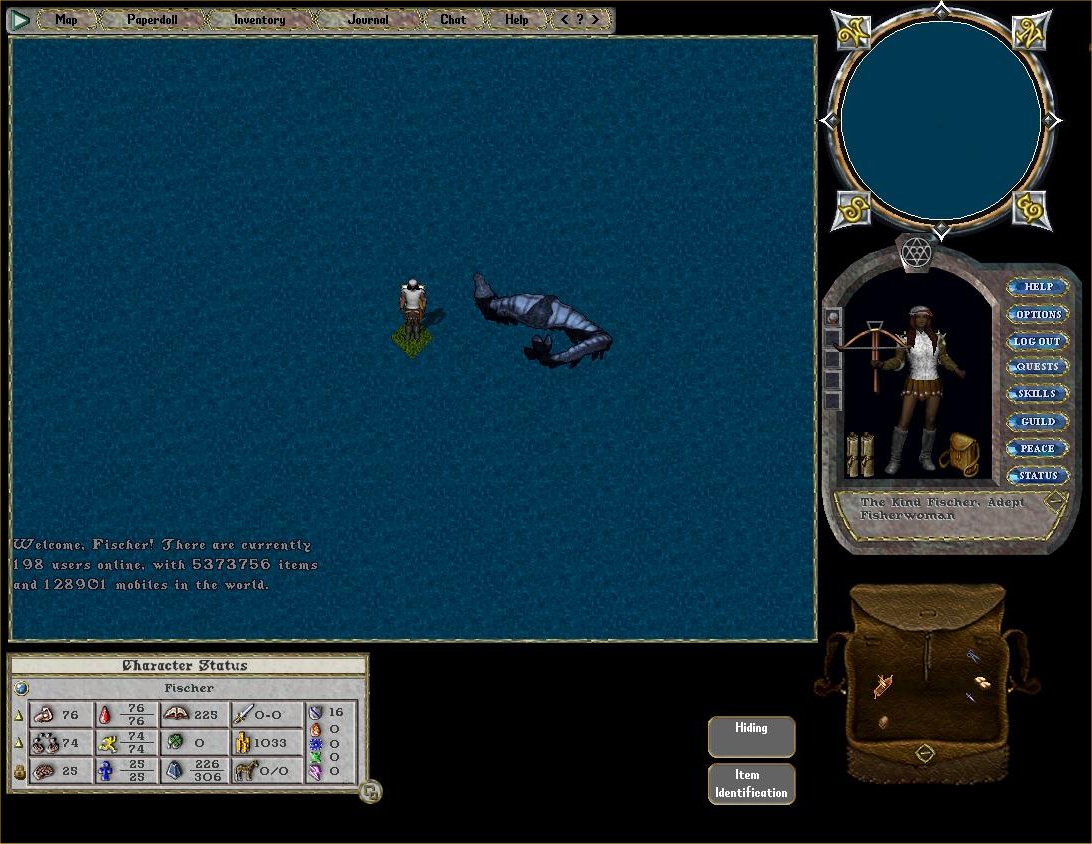1092x844 pixels.
Task: Open the Map from the top menu bar
Action: 66,19
